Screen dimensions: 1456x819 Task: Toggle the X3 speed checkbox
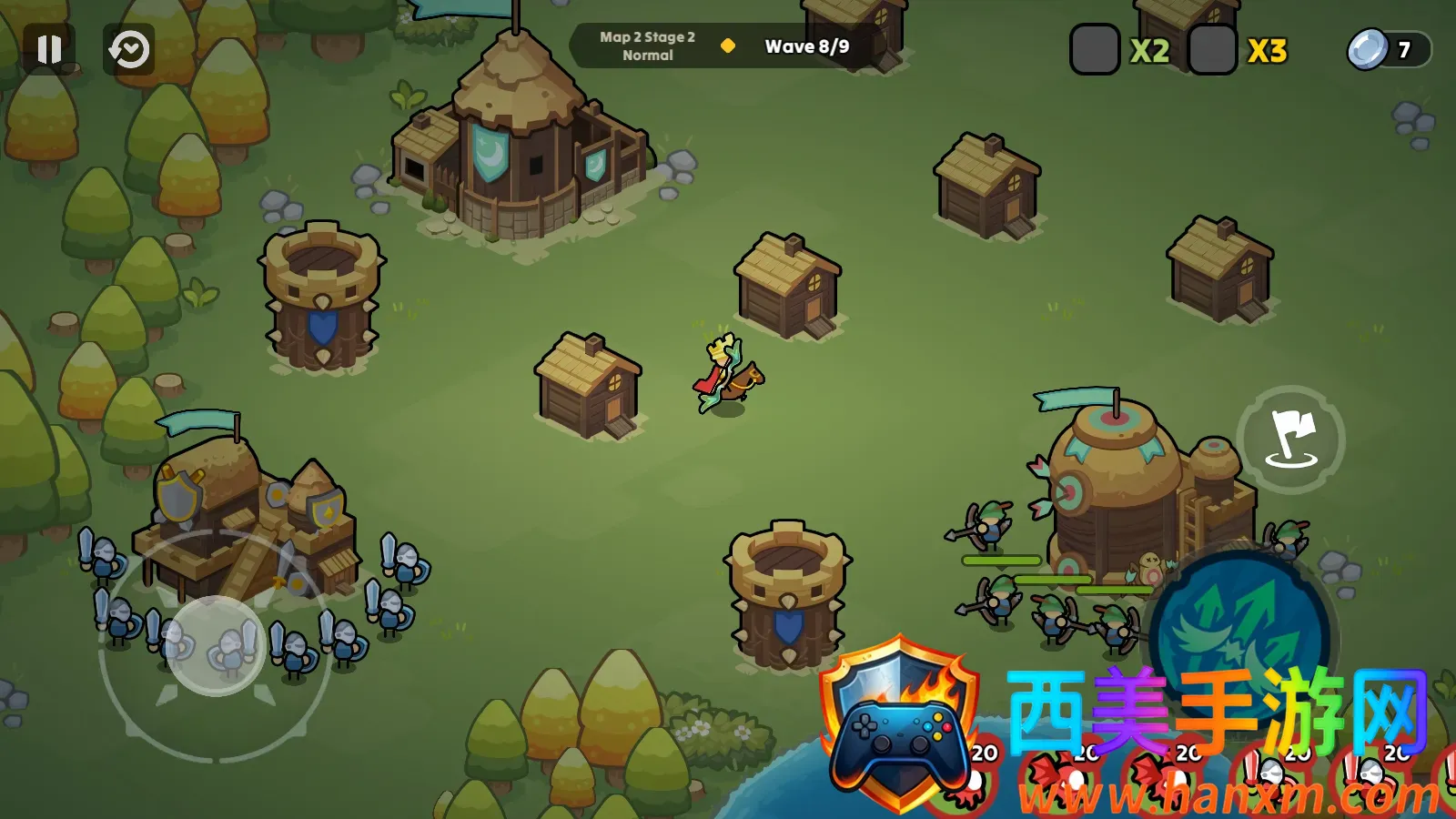point(1212,50)
